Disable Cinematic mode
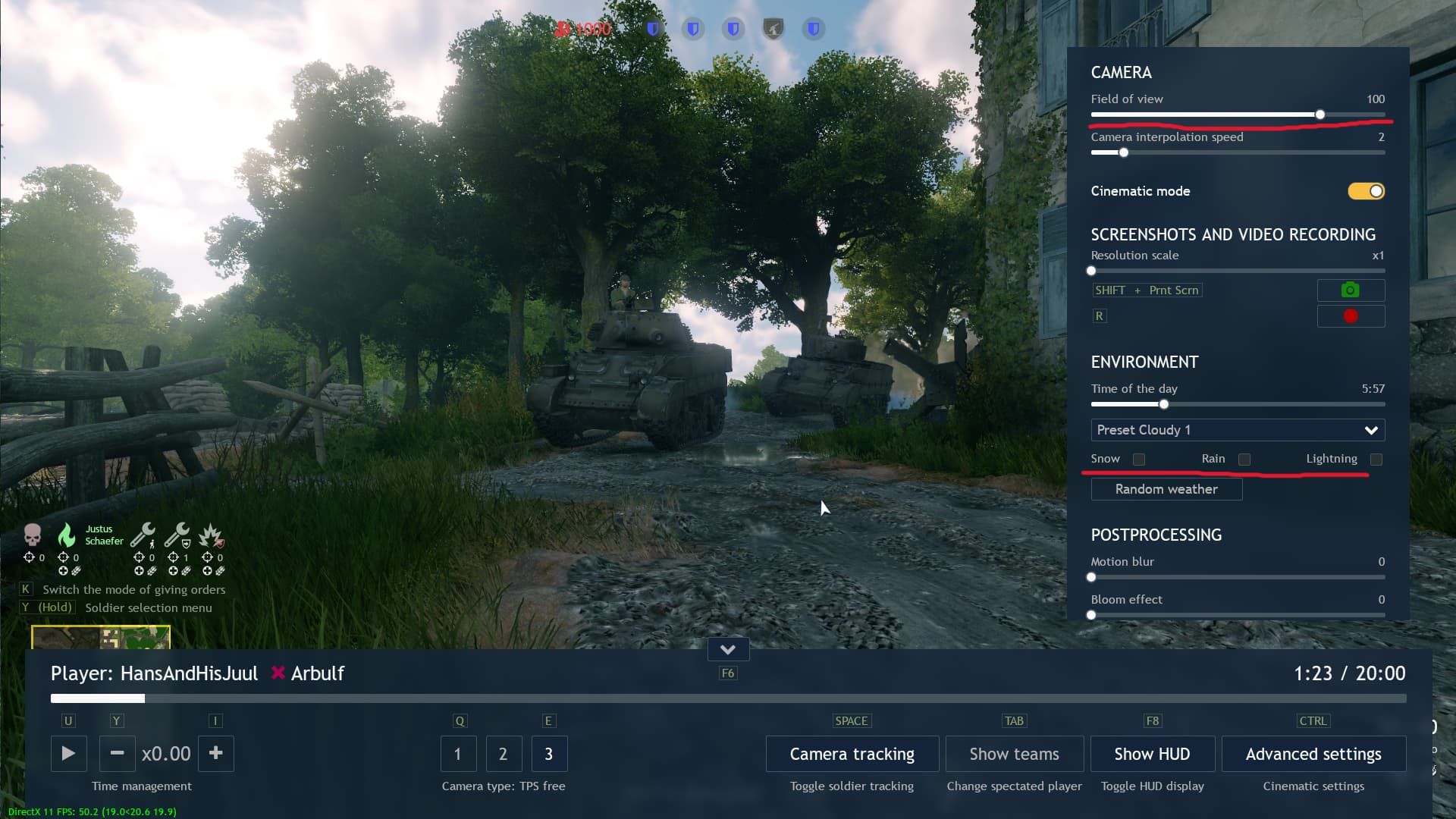Screen dimensions: 1456x819 pos(1364,191)
